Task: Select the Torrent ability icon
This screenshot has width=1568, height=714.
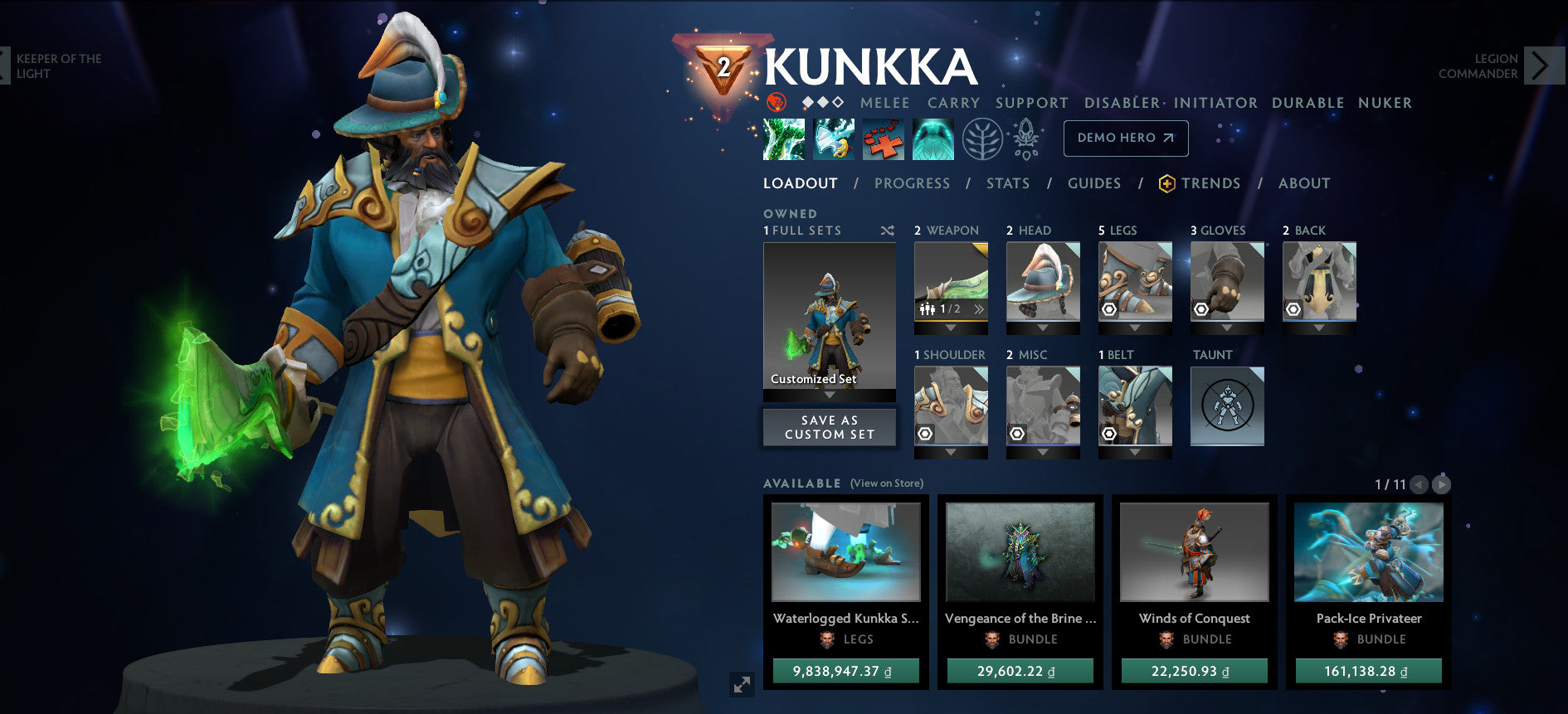Action: [x=783, y=138]
